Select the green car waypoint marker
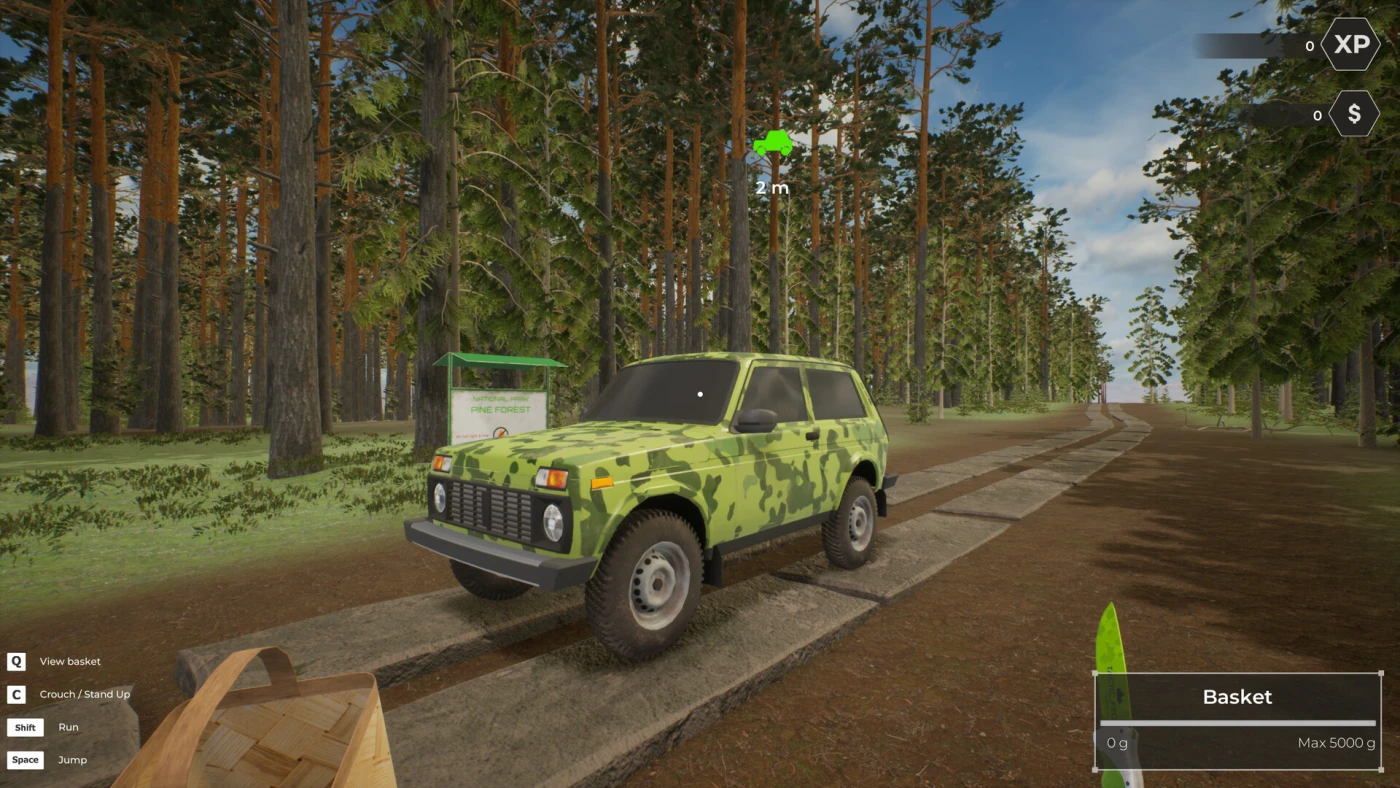Screen dimensions: 1400x788 772,145
